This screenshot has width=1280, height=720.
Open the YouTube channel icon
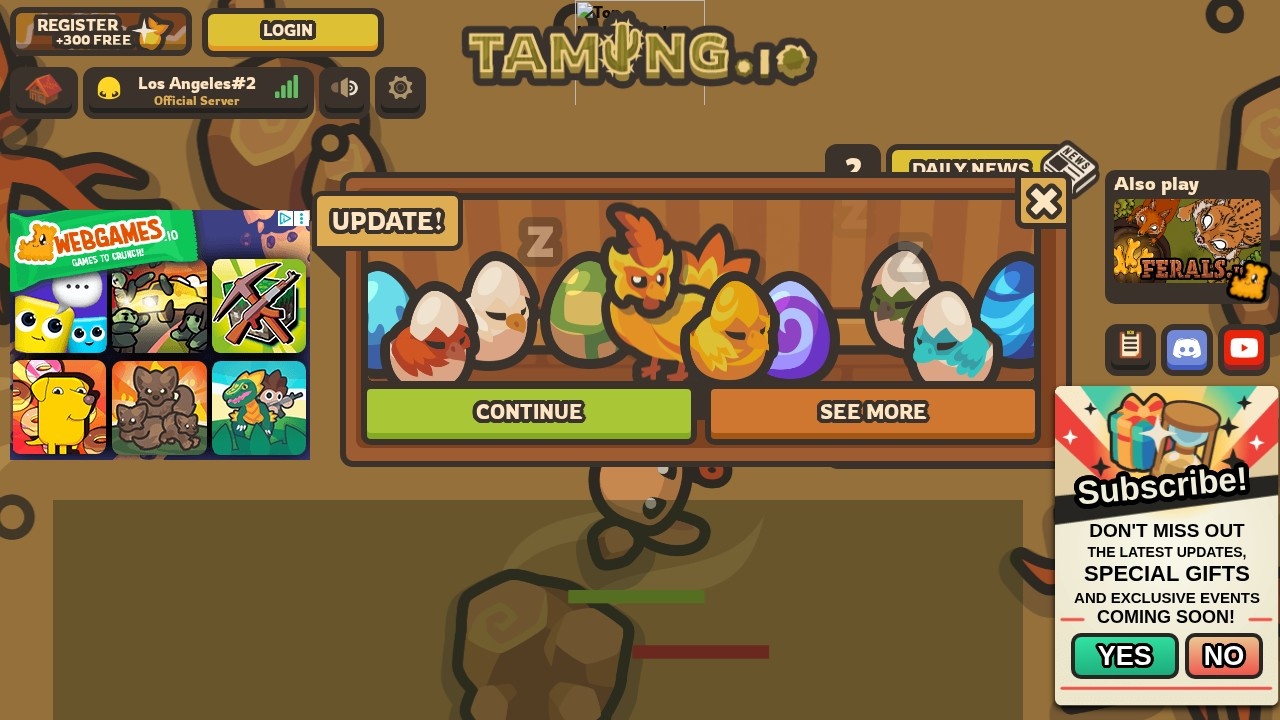pyautogui.click(x=1243, y=349)
